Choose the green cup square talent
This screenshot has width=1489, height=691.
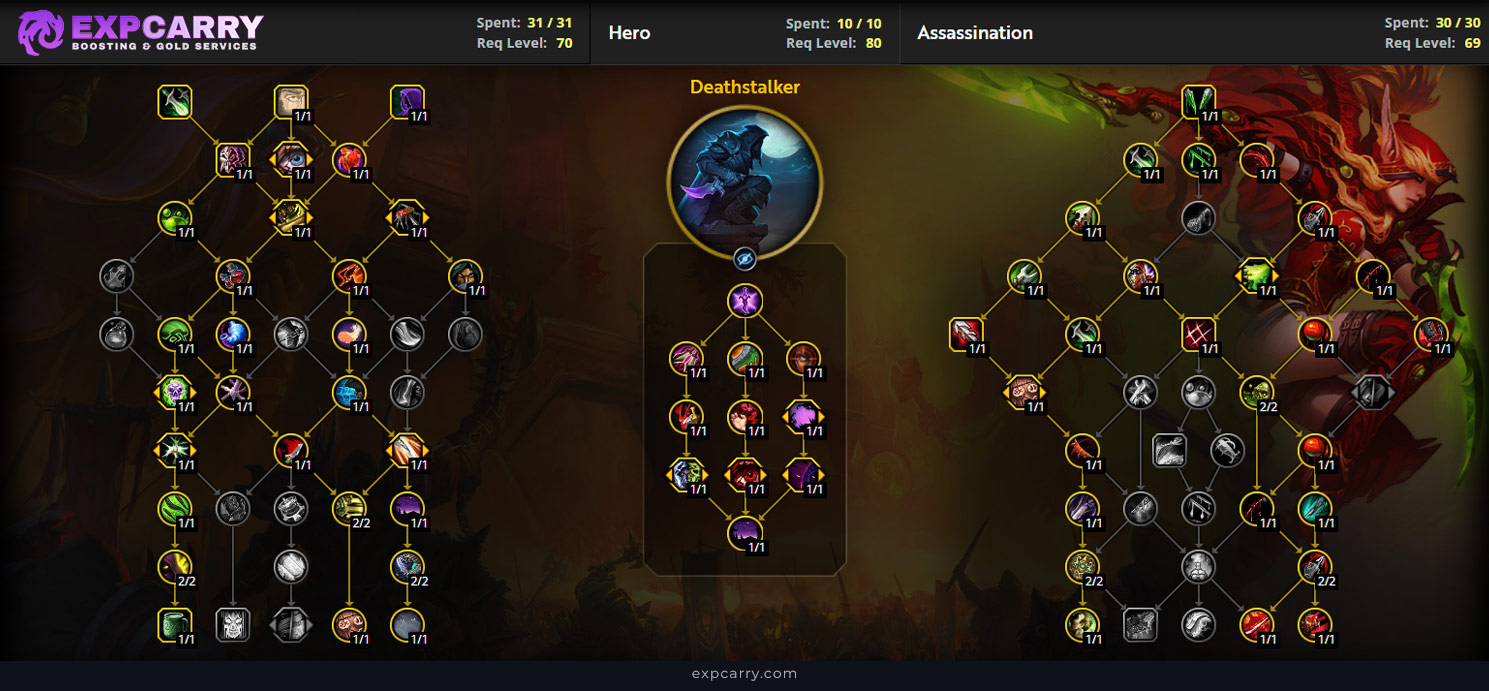pyautogui.click(x=175, y=624)
